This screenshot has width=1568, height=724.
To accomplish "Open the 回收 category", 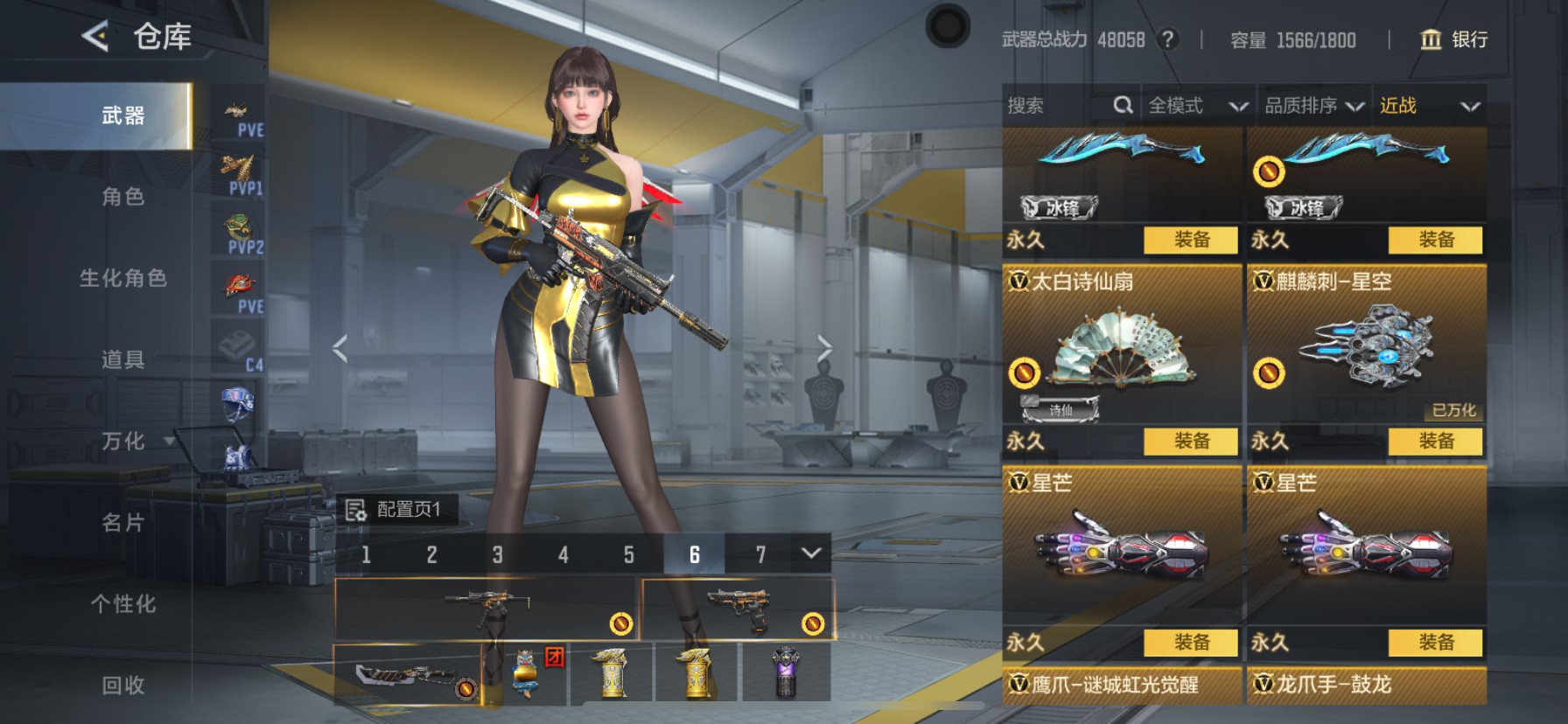I will (x=122, y=685).
